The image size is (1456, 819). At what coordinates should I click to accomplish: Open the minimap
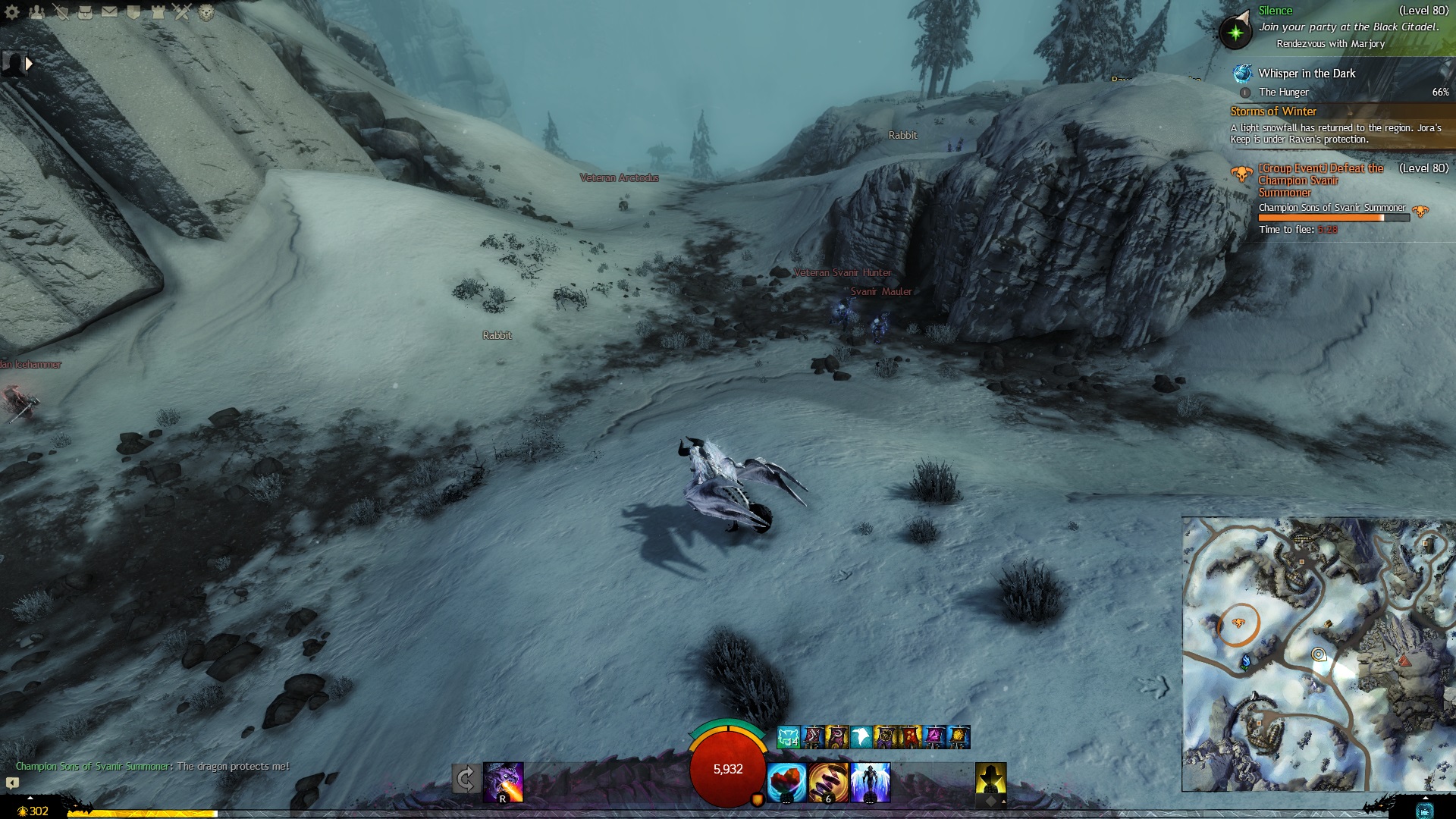(x=1318, y=654)
